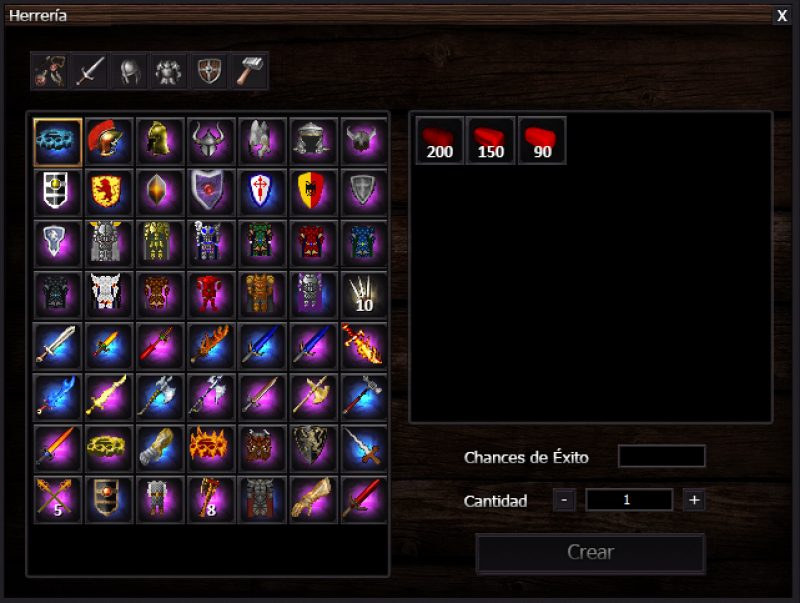Close the Herrería window
Image resolution: width=800 pixels, height=603 pixels.
(782, 15)
